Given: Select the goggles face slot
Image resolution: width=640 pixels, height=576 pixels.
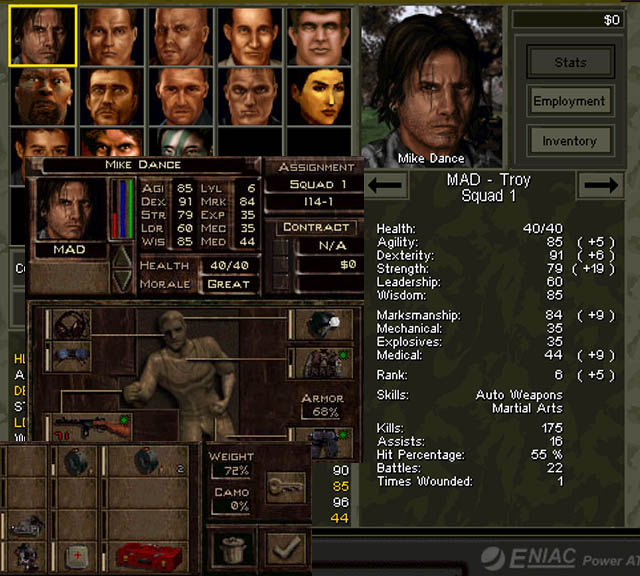Looking at the screenshot, I should 69,357.
